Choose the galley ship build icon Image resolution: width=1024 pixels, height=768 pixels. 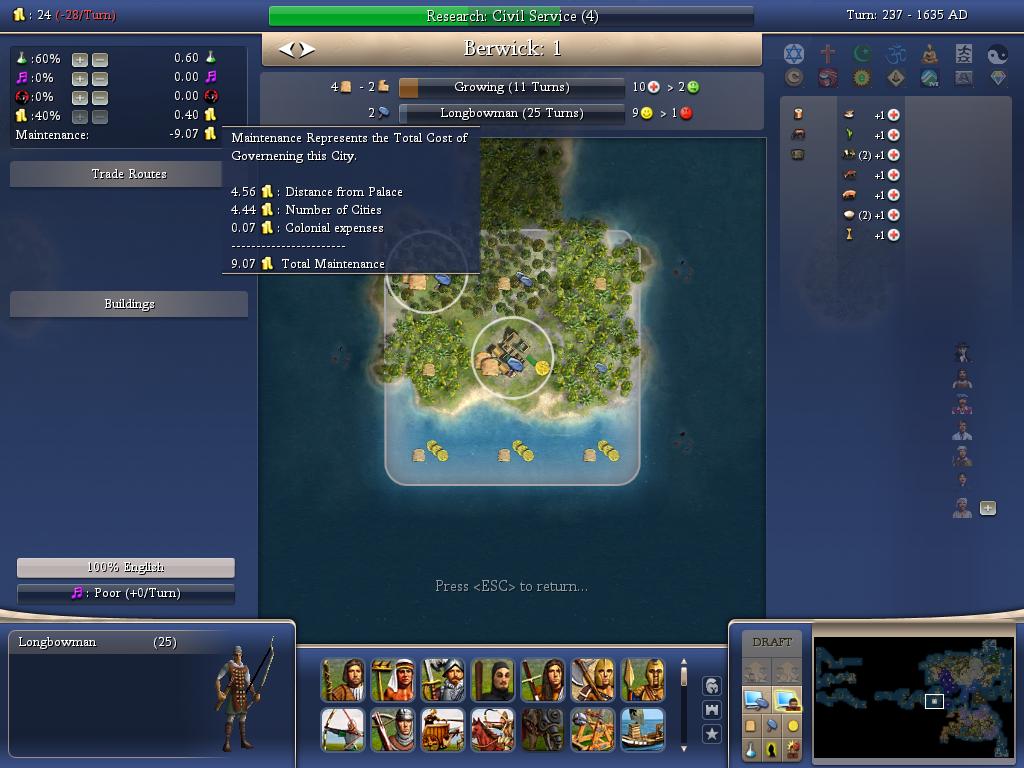[x=642, y=730]
